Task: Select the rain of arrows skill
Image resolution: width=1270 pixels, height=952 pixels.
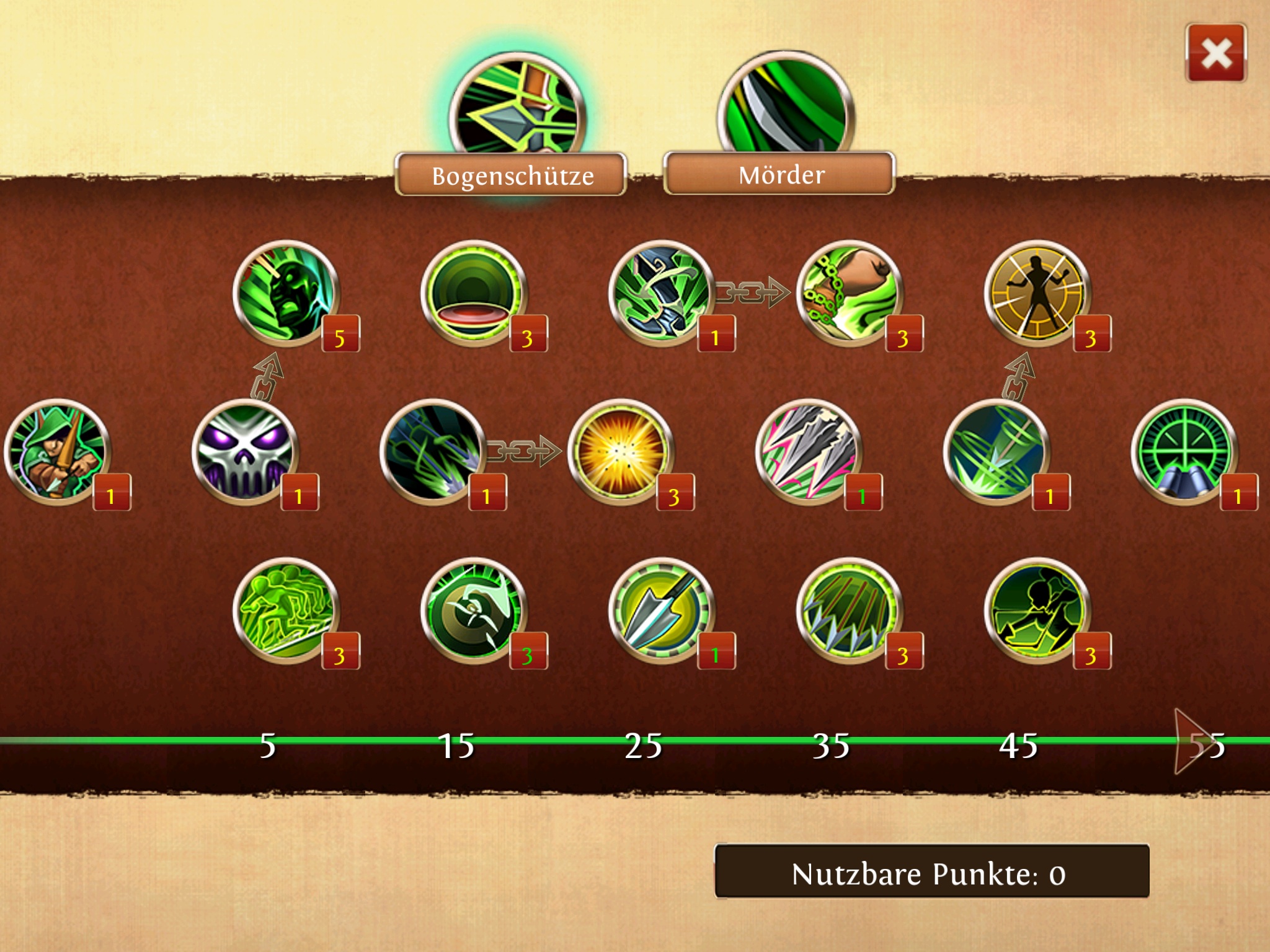Action: 850,610
